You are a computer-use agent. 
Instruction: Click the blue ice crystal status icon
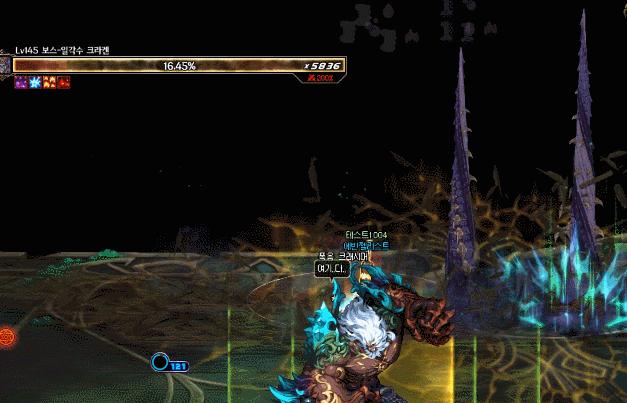coord(34,82)
